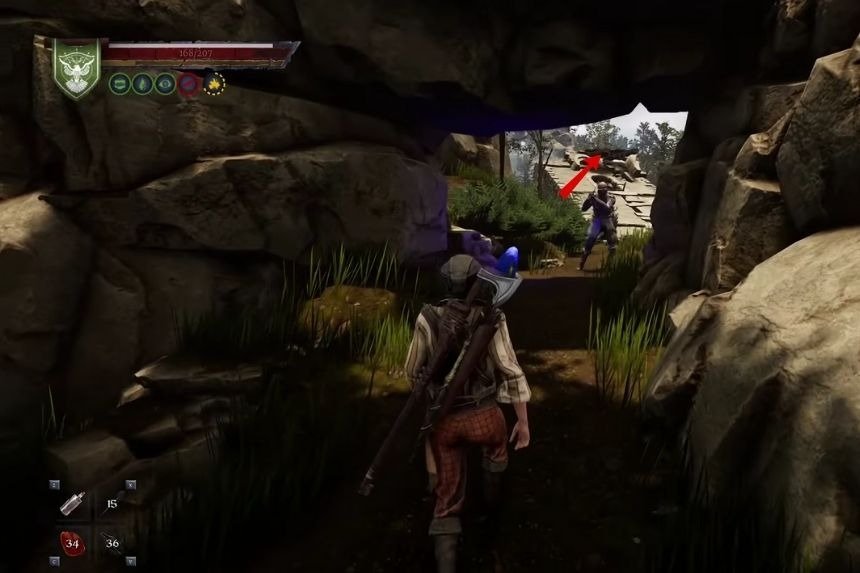Select the green eye buff icon
The image size is (860, 573).
coord(165,84)
